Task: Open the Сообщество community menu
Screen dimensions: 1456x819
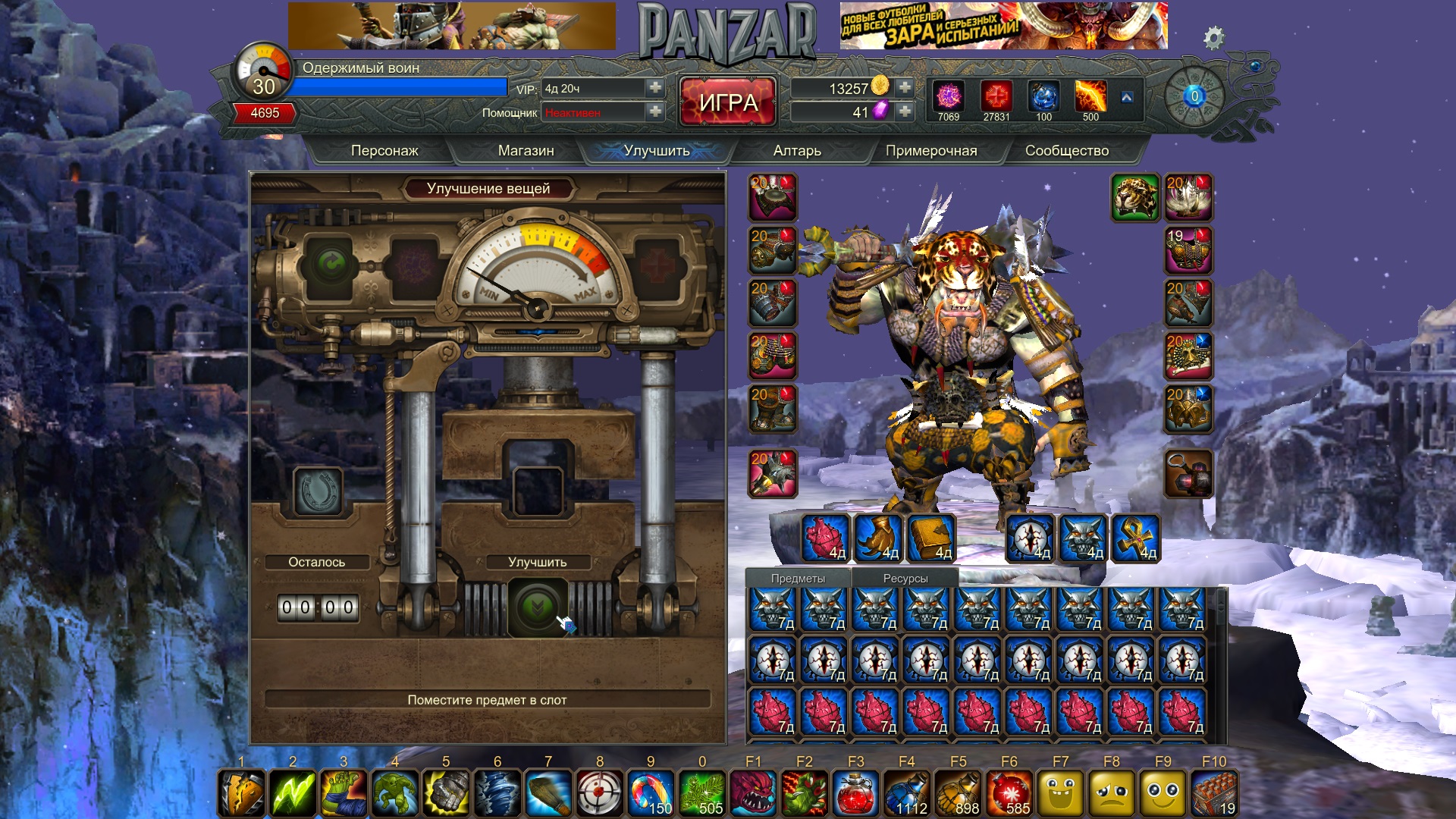Action: point(1066,151)
